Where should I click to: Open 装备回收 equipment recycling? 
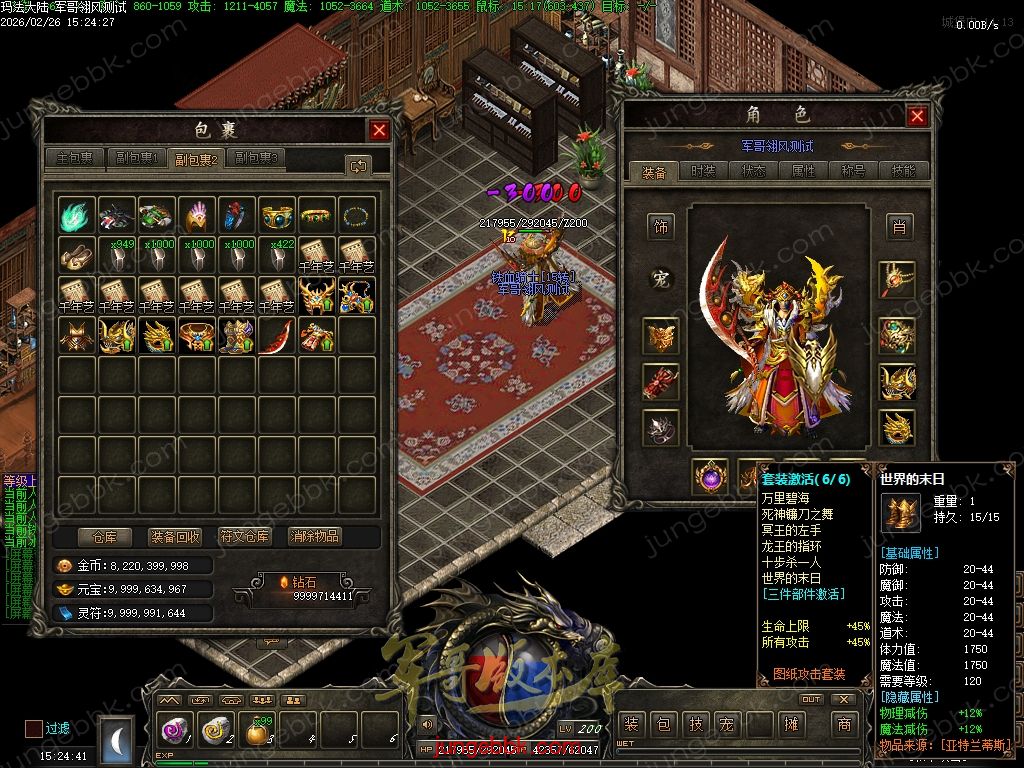[x=175, y=536]
